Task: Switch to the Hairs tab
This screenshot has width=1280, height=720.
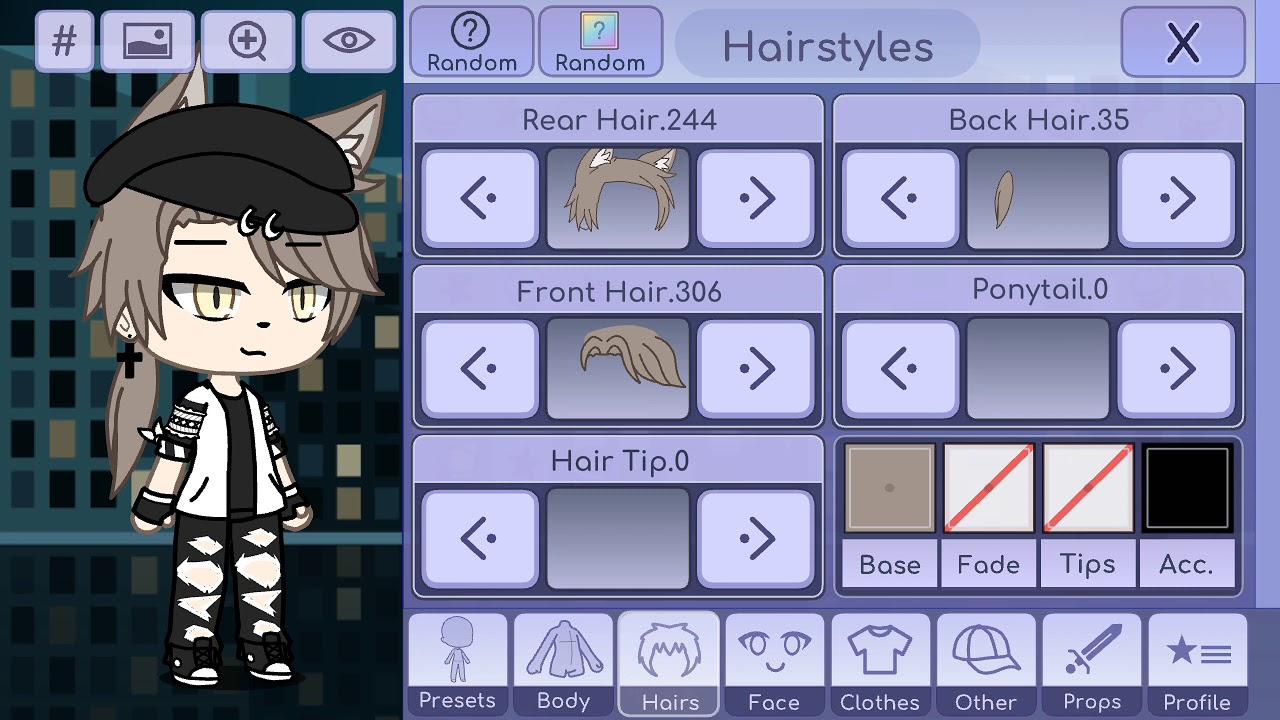Action: pos(668,660)
